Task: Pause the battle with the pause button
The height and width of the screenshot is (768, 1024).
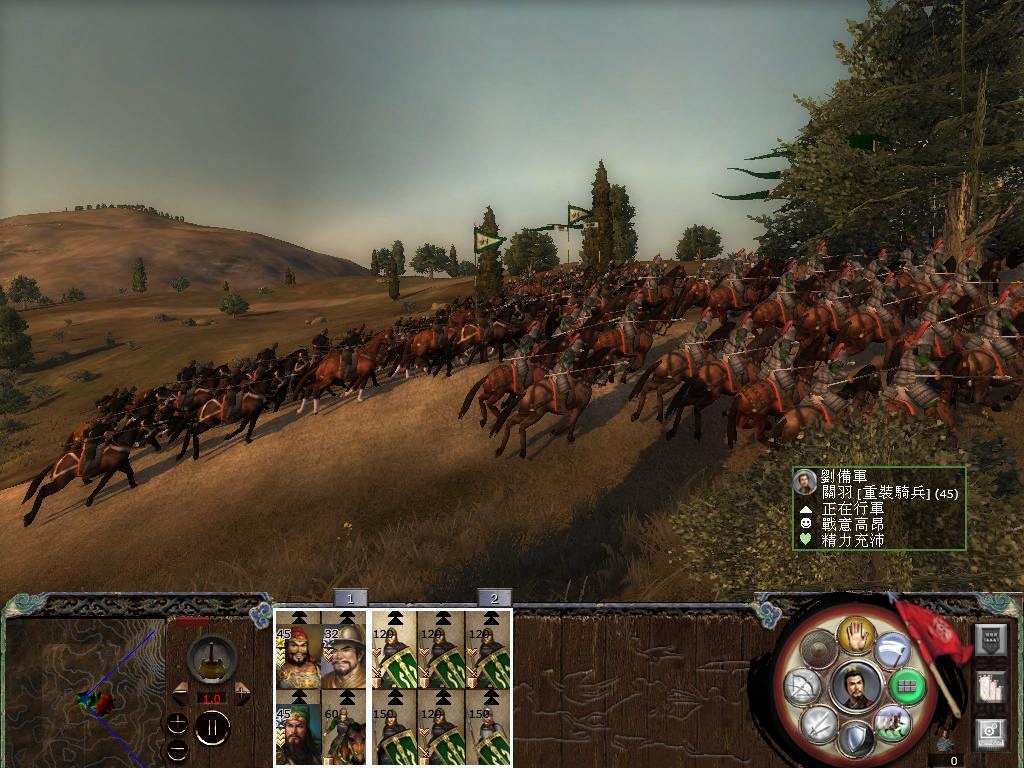Action: click(212, 727)
